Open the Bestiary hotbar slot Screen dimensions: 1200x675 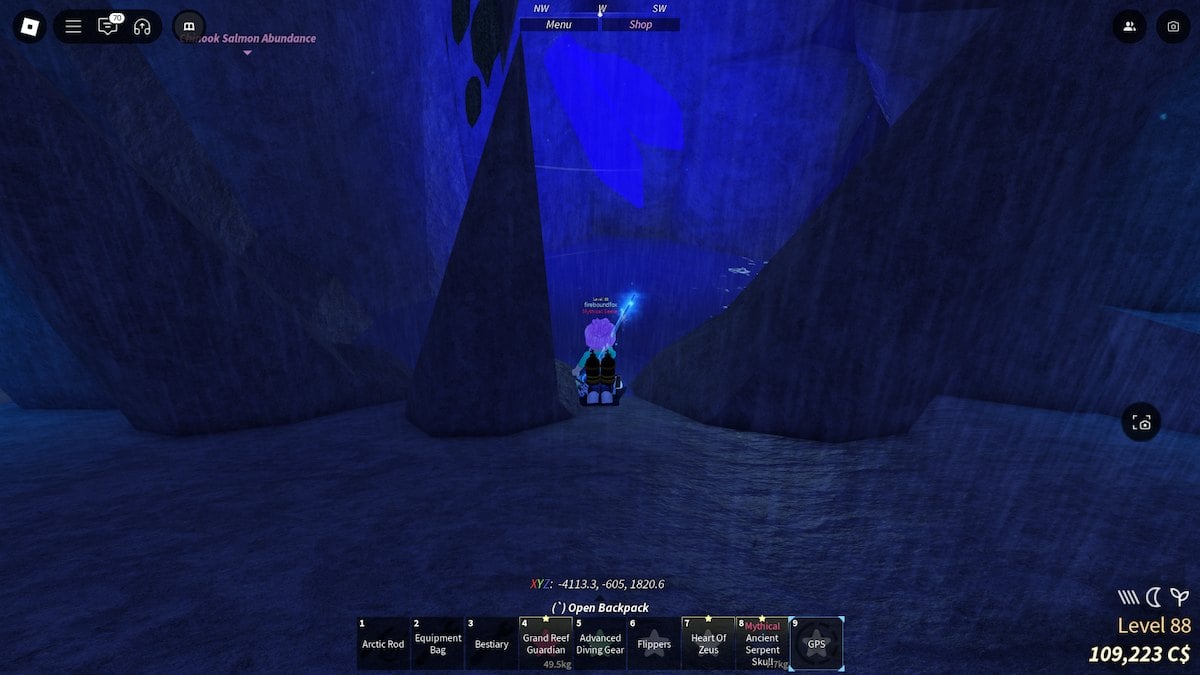[492, 644]
